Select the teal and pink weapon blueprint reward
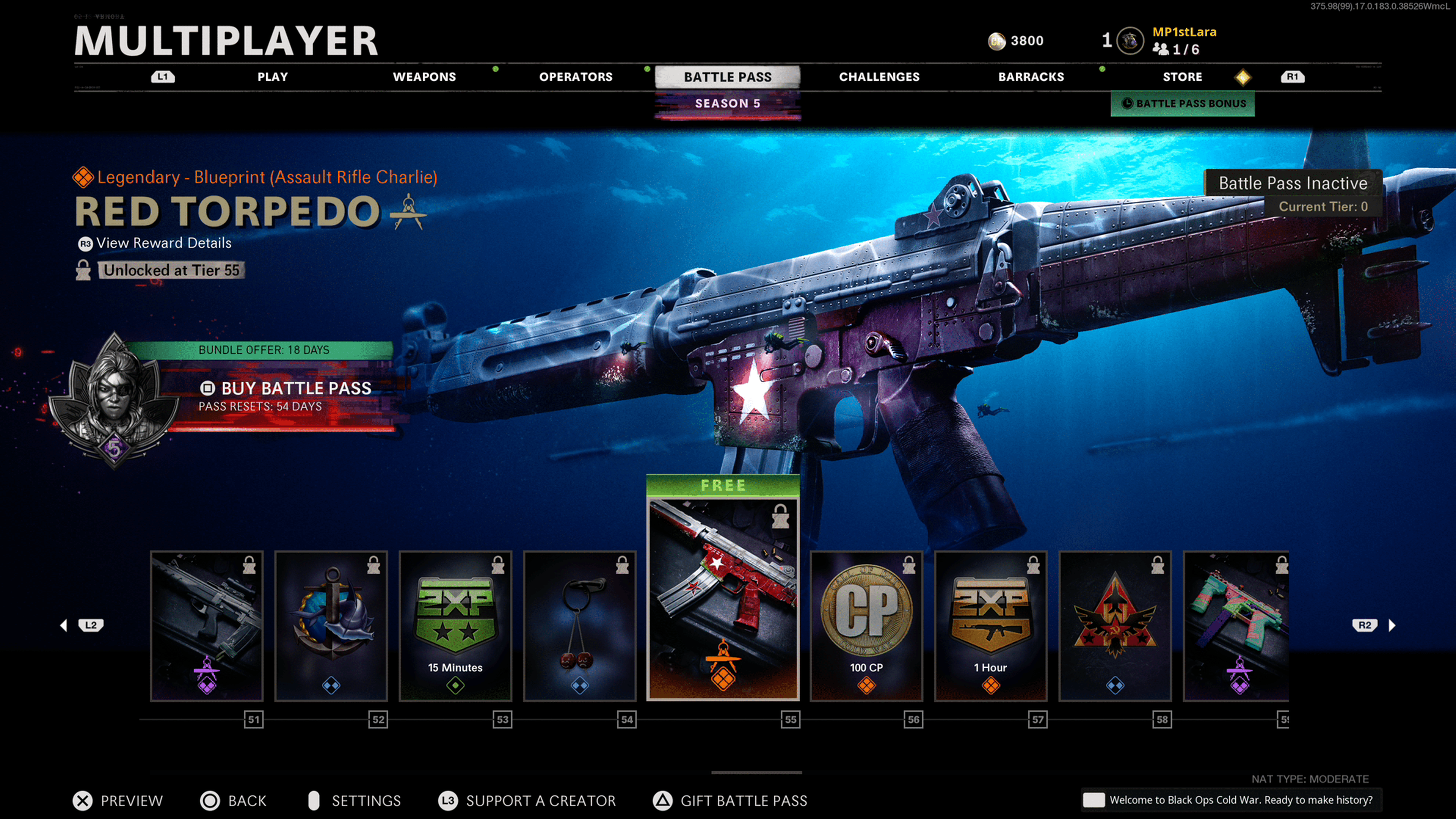 (1237, 626)
